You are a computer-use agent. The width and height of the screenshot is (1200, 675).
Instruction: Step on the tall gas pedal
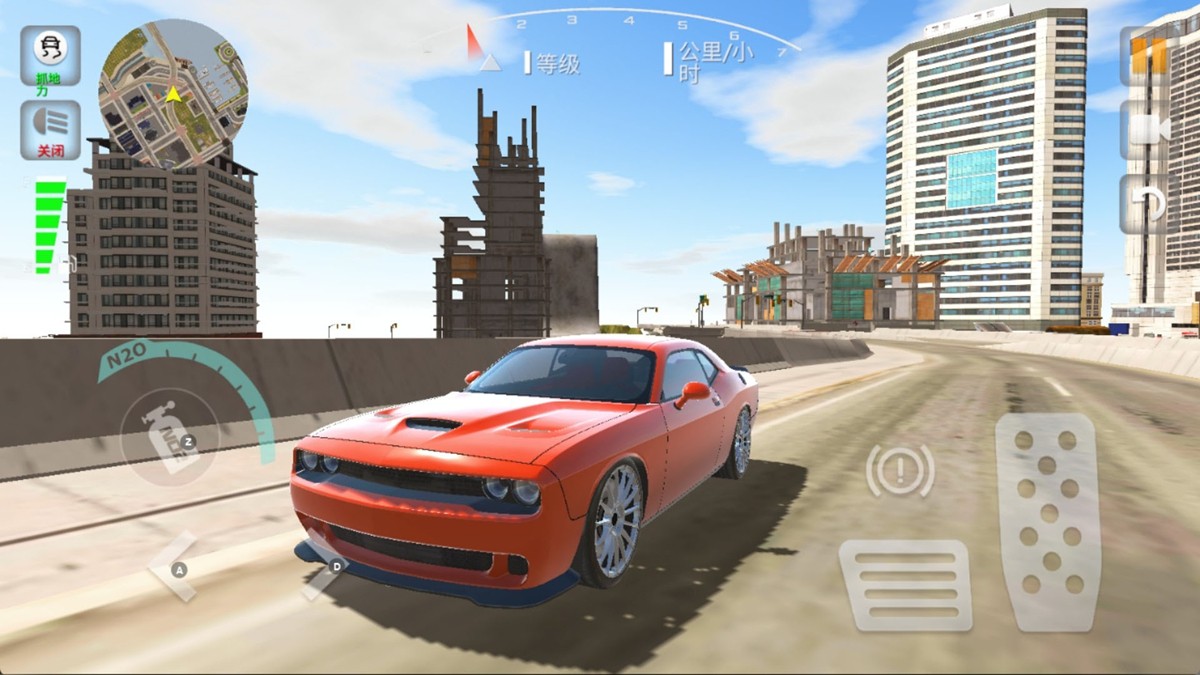[x=1048, y=521]
